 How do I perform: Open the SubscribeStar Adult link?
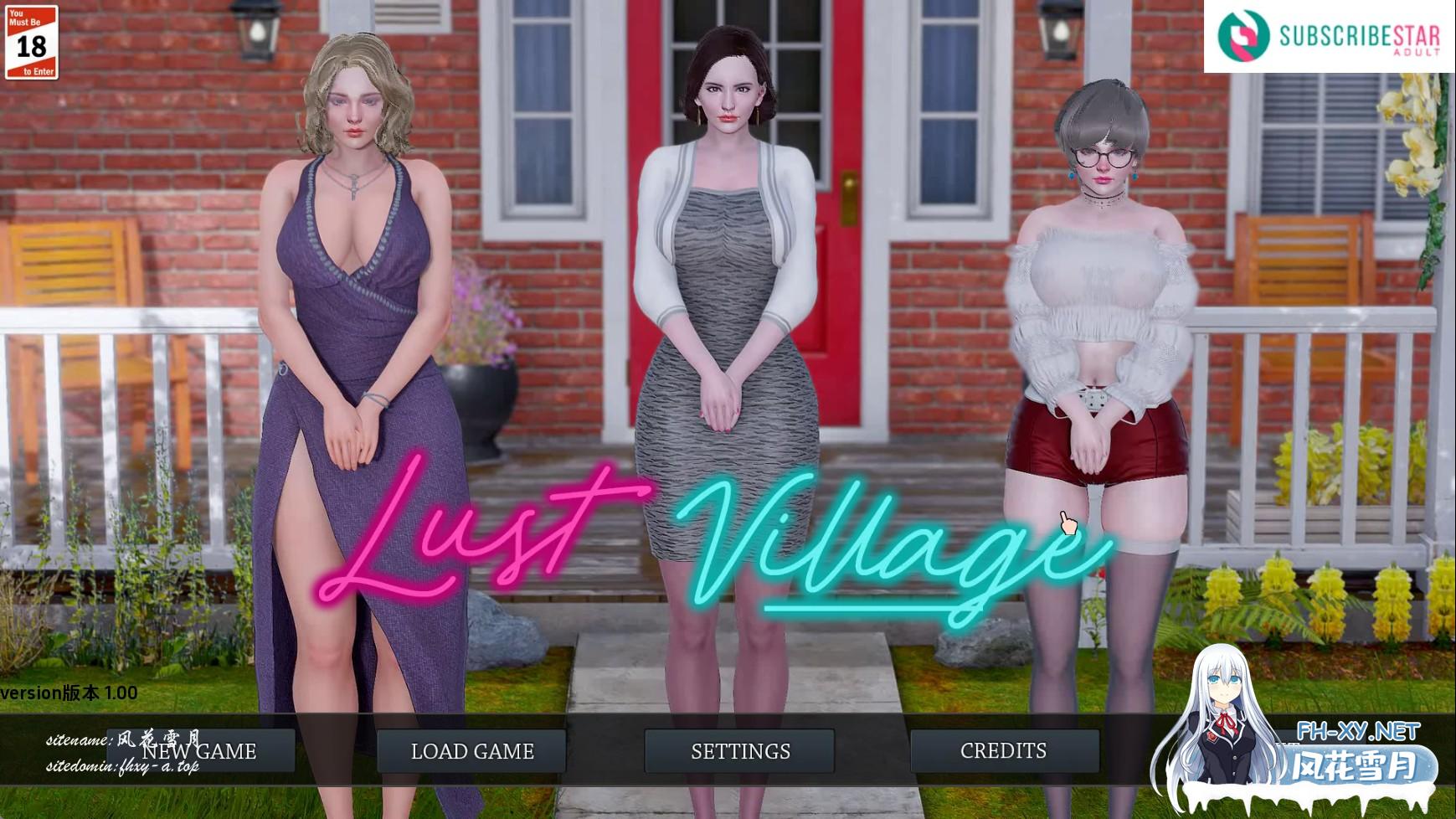coord(1329,36)
